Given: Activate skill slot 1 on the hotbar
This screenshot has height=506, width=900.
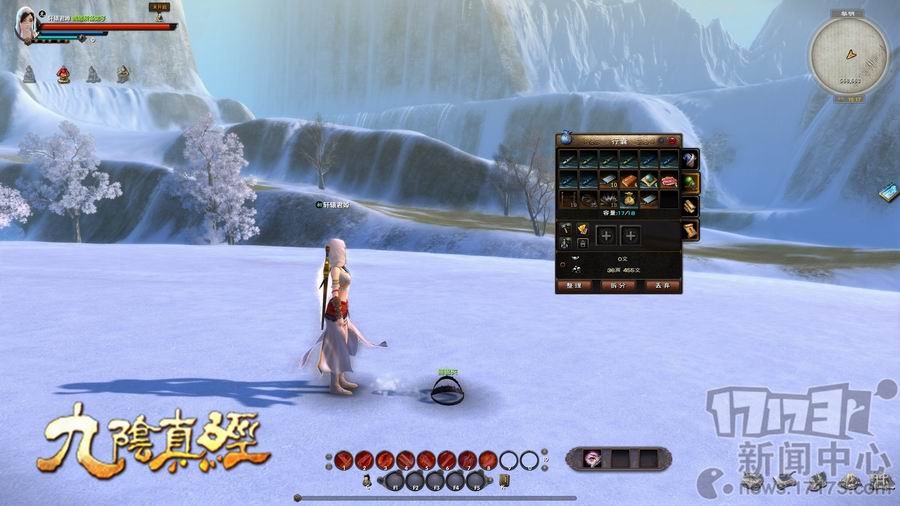Looking at the screenshot, I should [343, 460].
